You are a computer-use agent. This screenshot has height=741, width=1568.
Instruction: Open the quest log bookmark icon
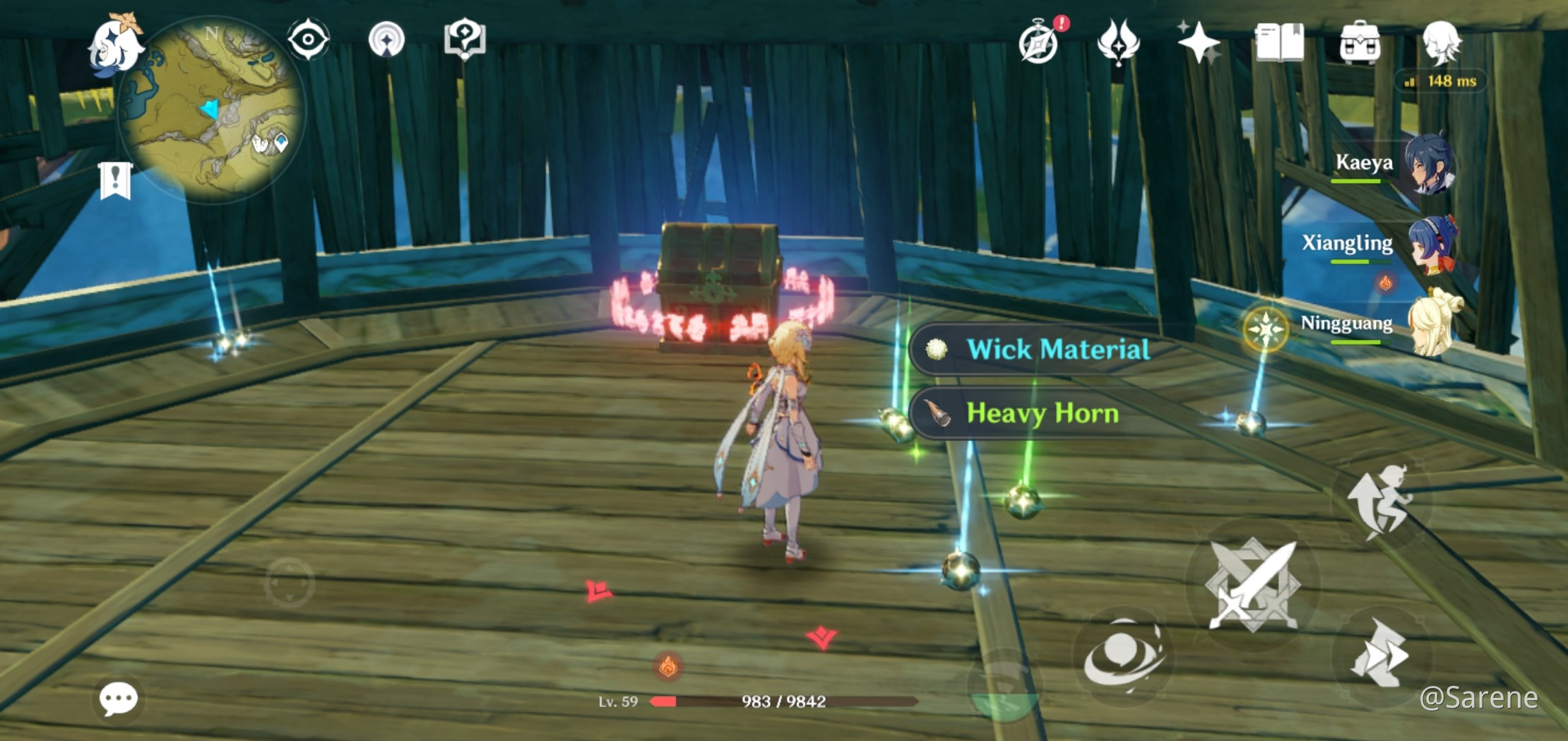pos(115,180)
